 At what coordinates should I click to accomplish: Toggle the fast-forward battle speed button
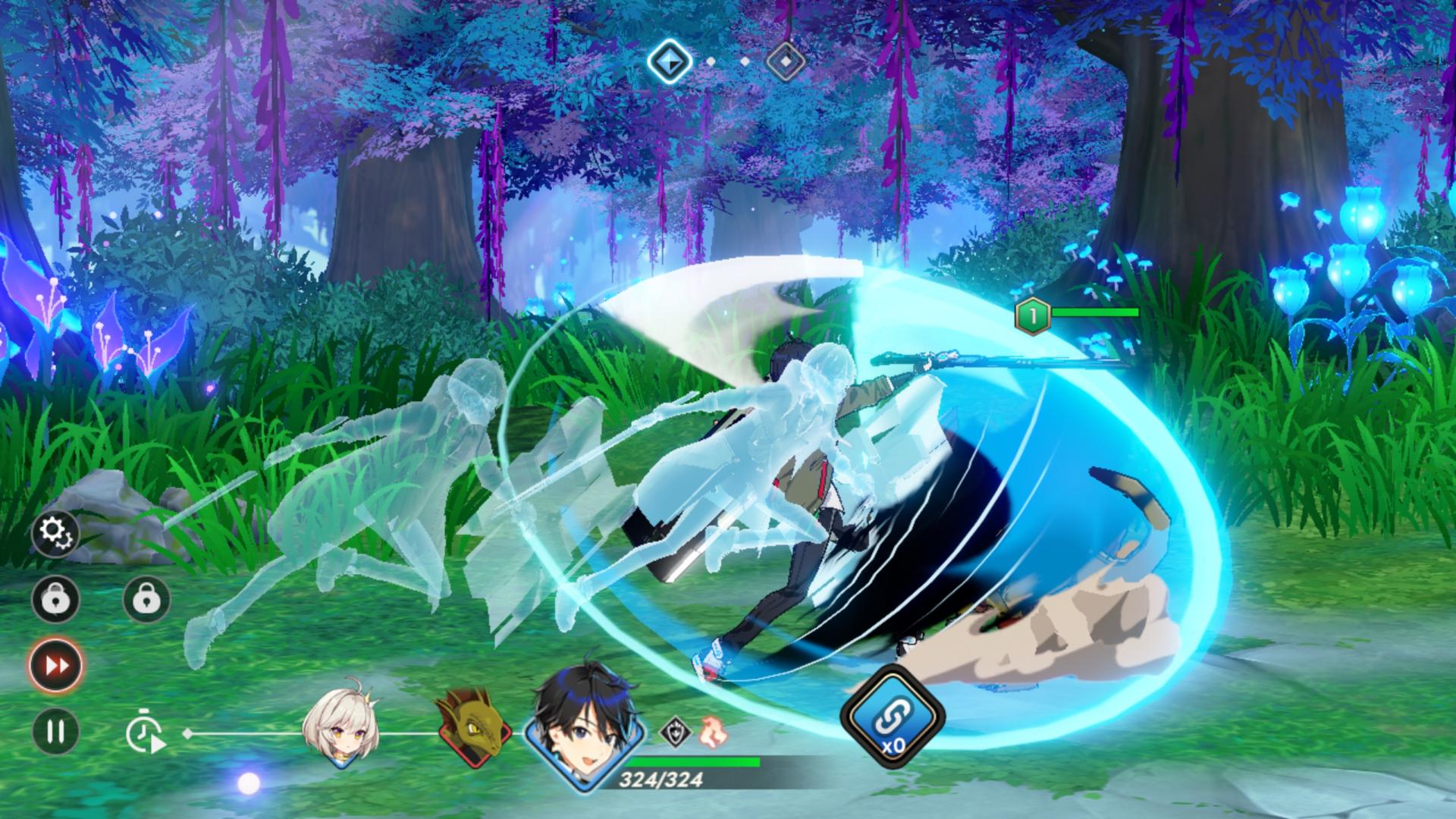56,665
